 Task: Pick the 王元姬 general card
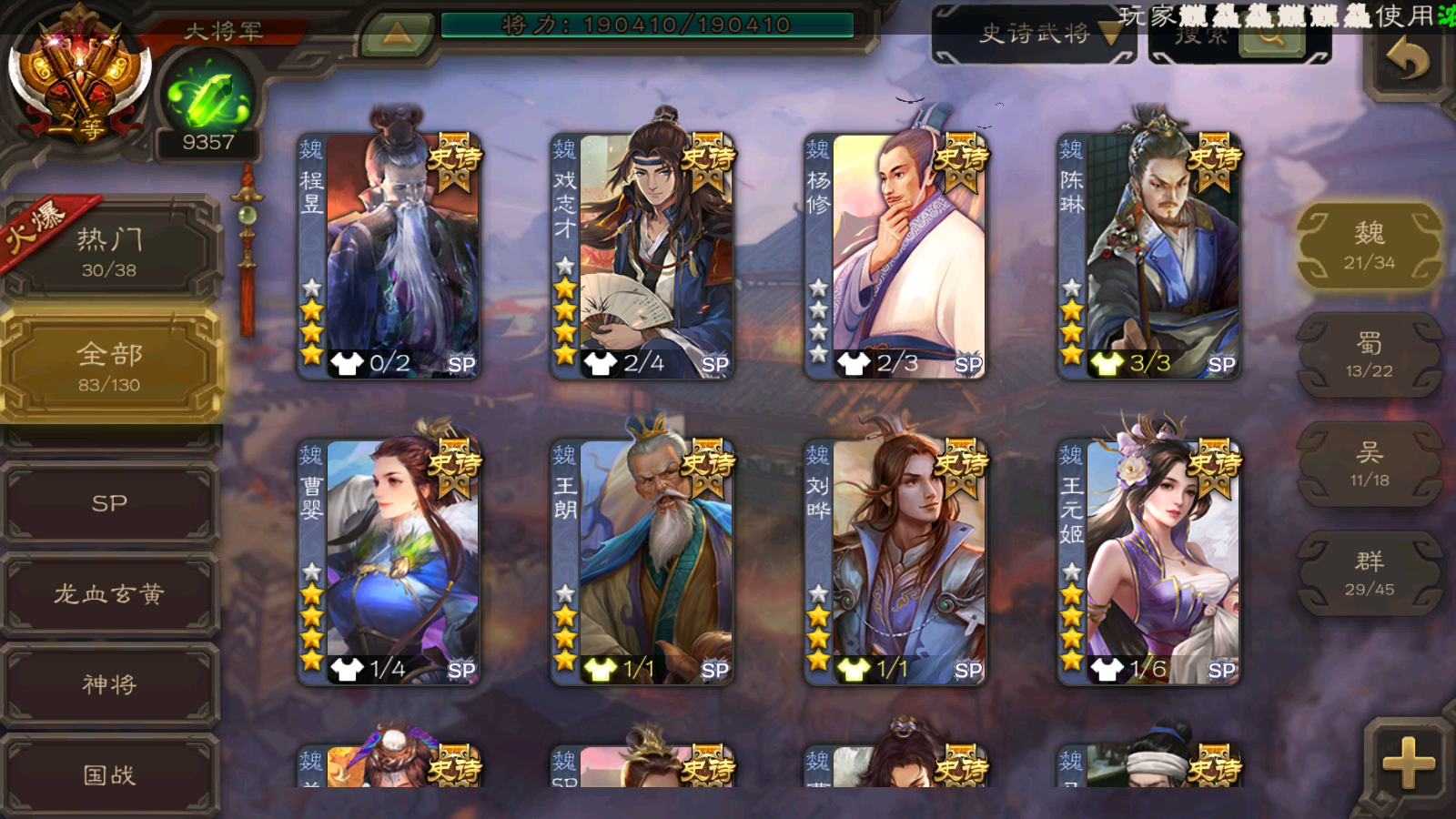1148,561
